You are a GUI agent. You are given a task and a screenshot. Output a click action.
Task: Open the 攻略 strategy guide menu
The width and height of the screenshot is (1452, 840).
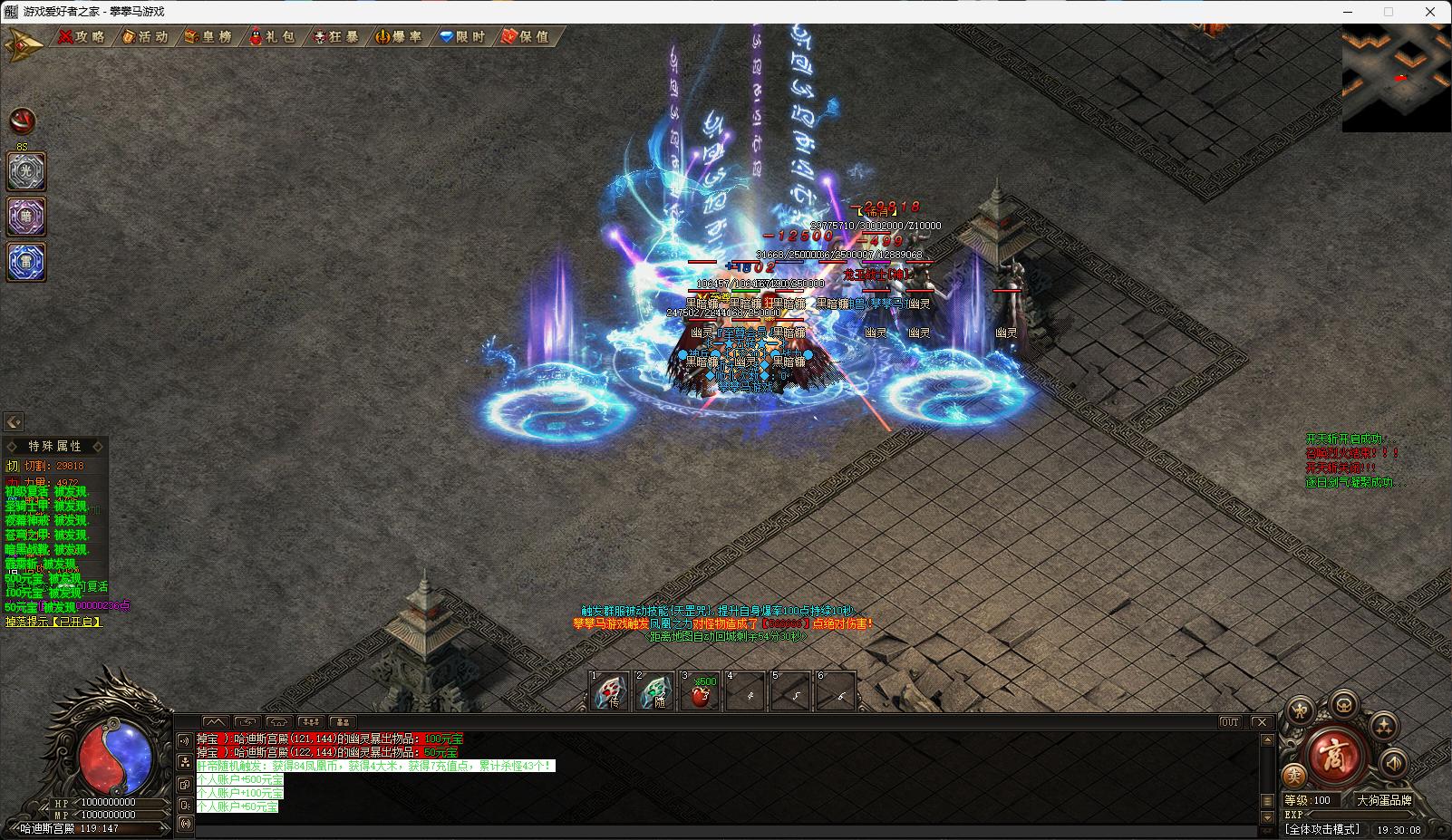tap(82, 37)
